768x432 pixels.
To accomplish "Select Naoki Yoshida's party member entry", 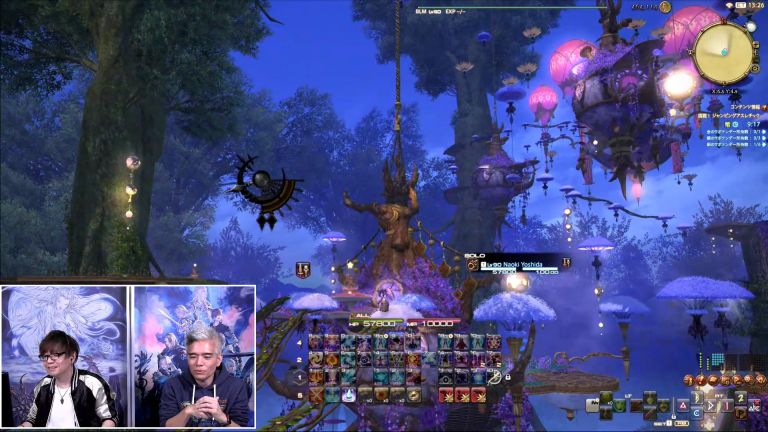I will coord(518,265).
